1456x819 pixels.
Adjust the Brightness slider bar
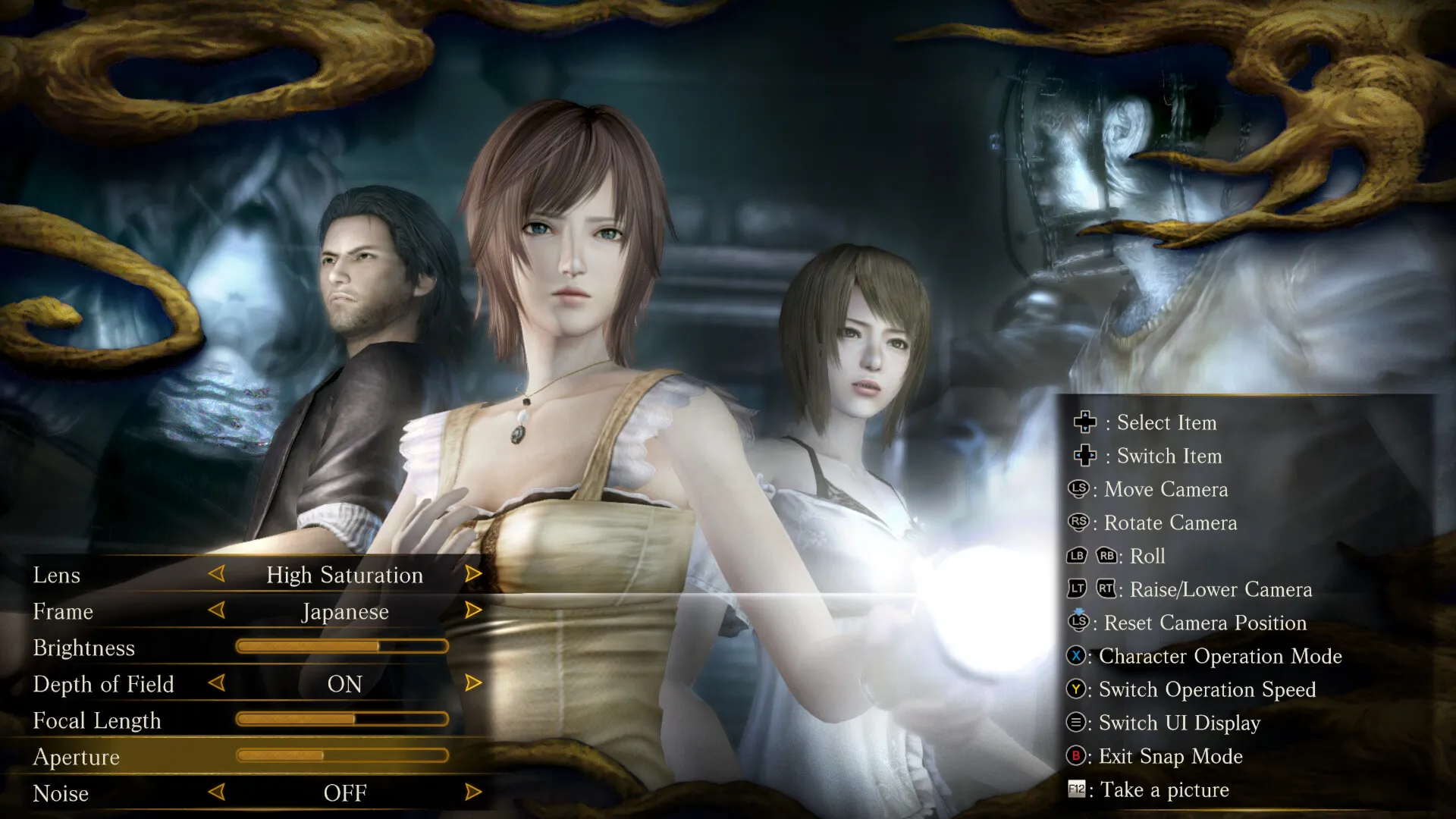click(342, 647)
